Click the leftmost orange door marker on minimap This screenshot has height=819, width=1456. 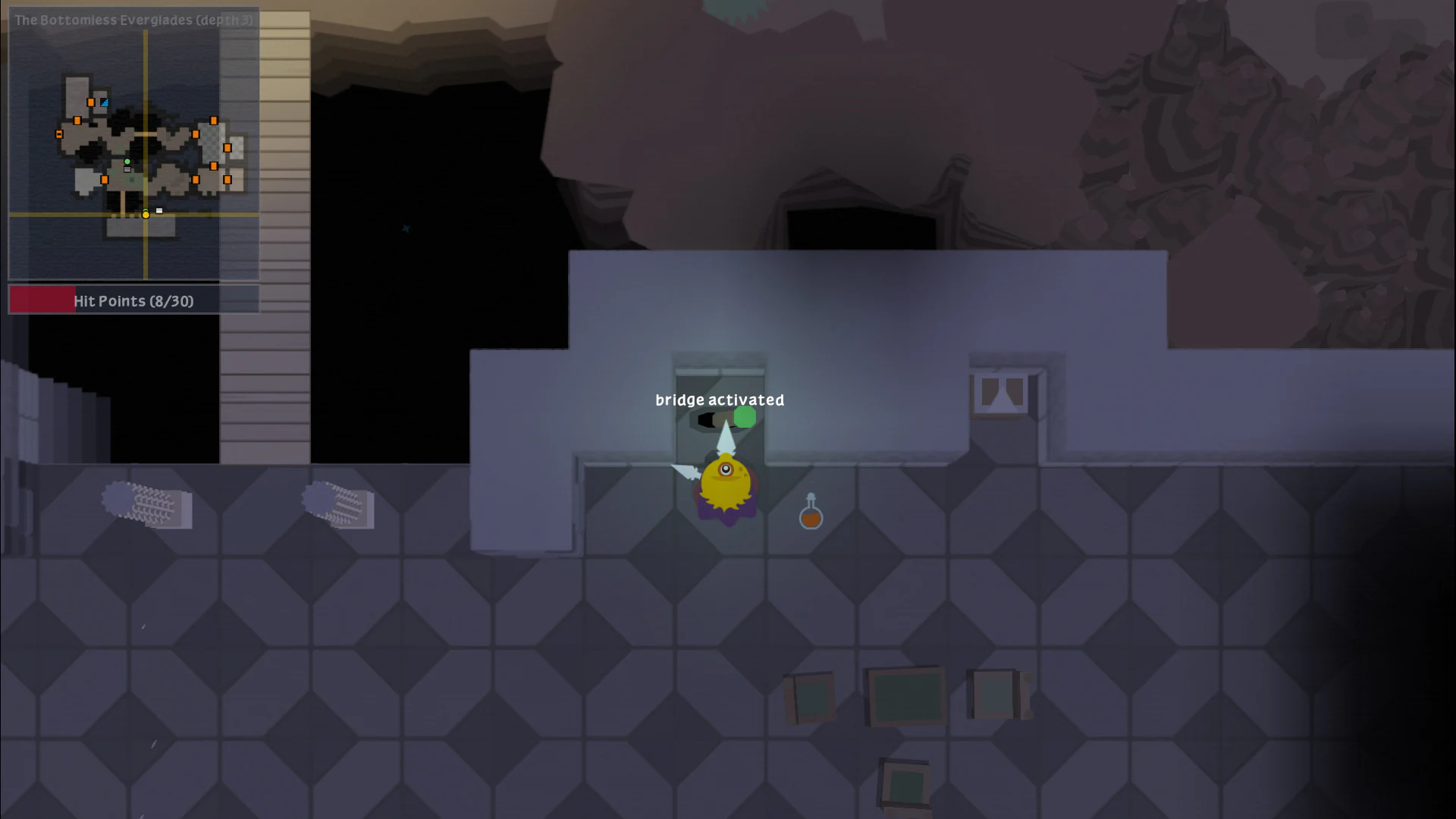[x=58, y=133]
